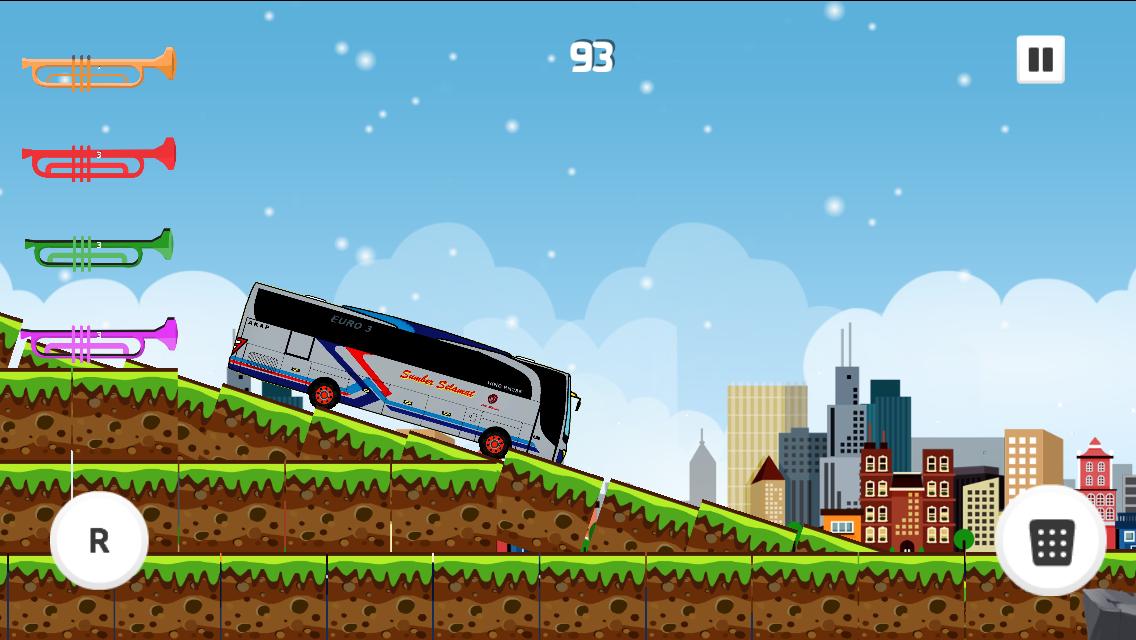Activate the purple trumpet horn
The height and width of the screenshot is (640, 1136).
98,339
